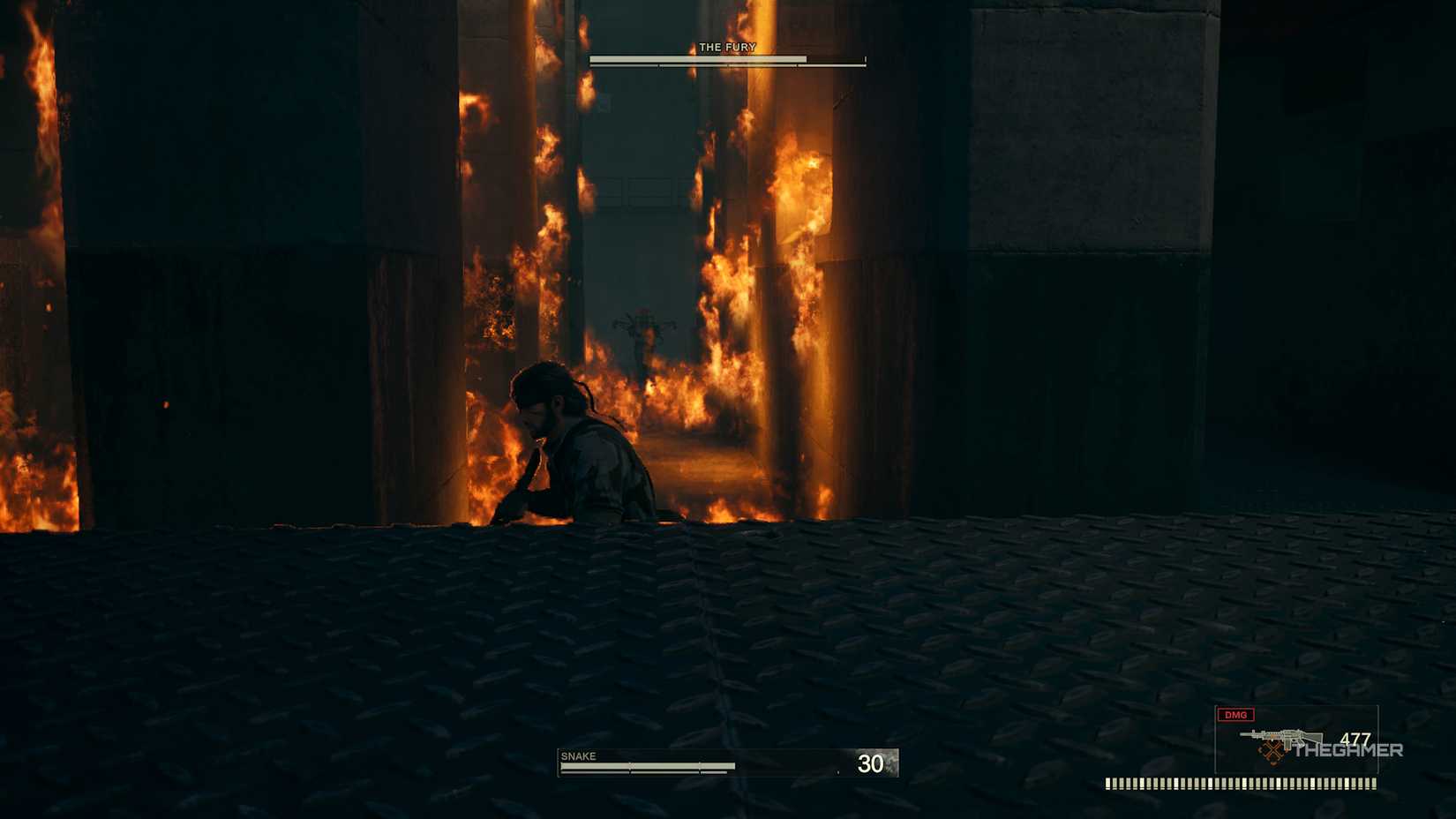The width and height of the screenshot is (1456, 819).
Task: Click the red DMG damage indicator badge
Action: (x=1234, y=715)
